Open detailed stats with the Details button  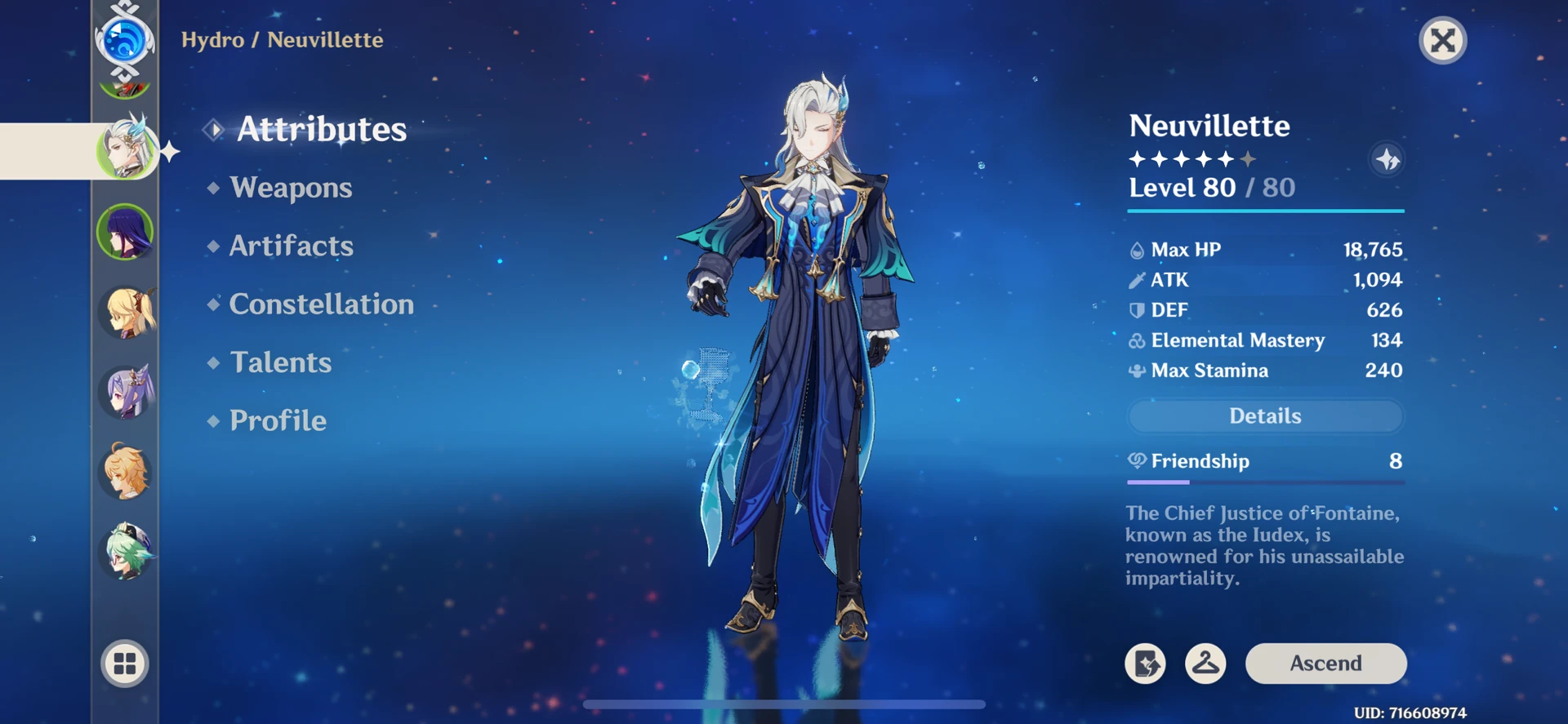[1265, 415]
